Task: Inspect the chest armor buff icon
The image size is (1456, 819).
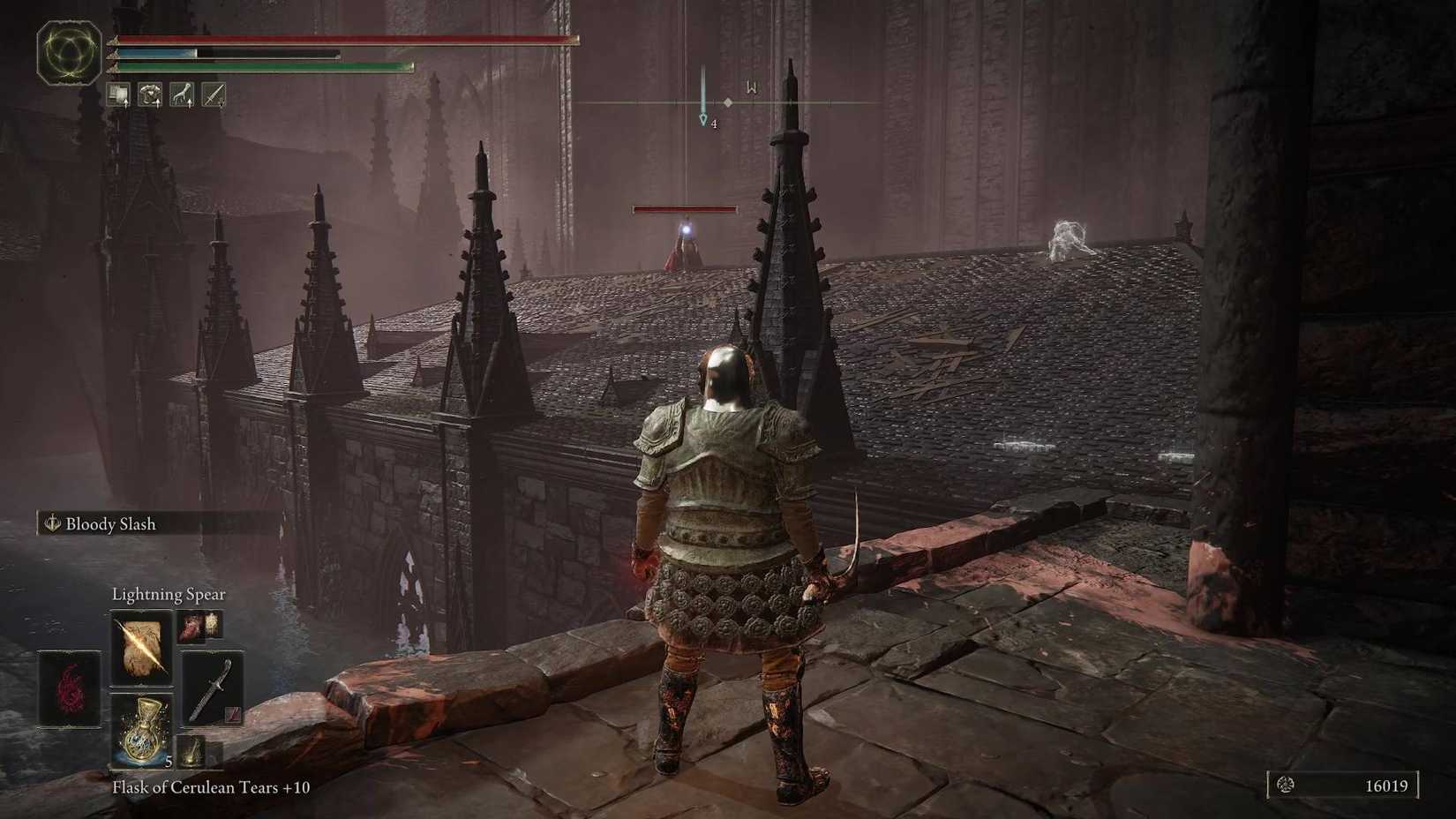Action: (151, 94)
